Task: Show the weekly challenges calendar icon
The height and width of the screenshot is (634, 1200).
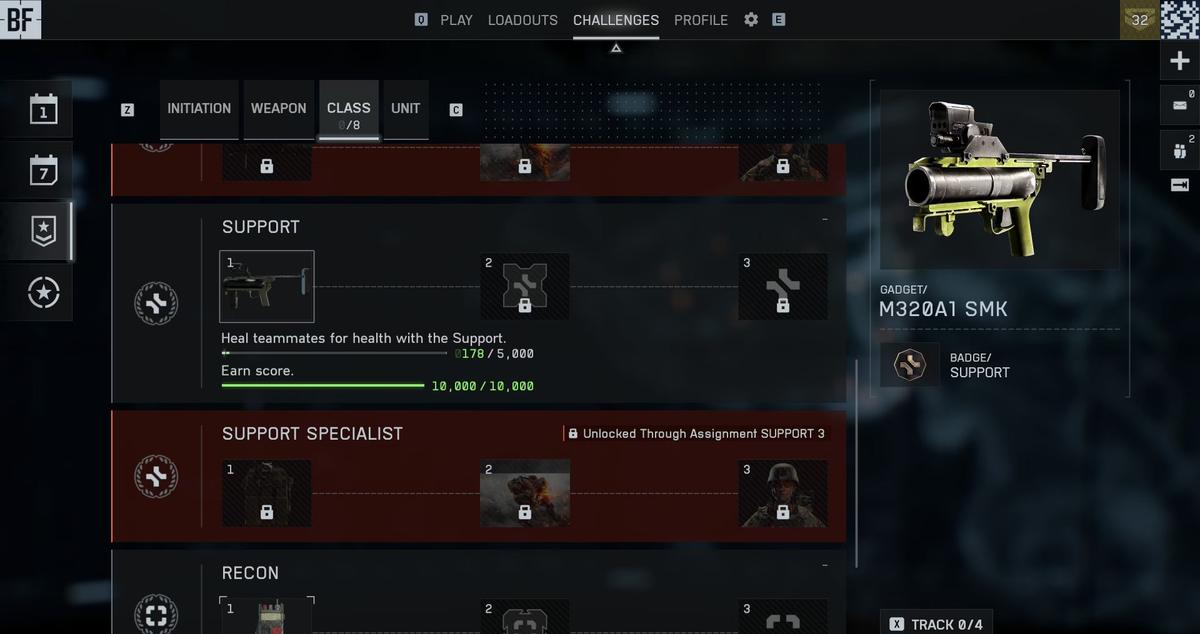Action: tap(44, 170)
